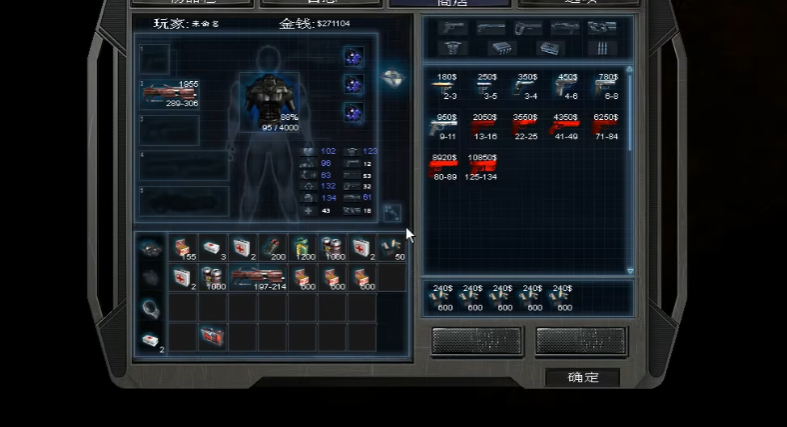
Task: Pick the 10850$ red weapon
Action: pos(484,167)
